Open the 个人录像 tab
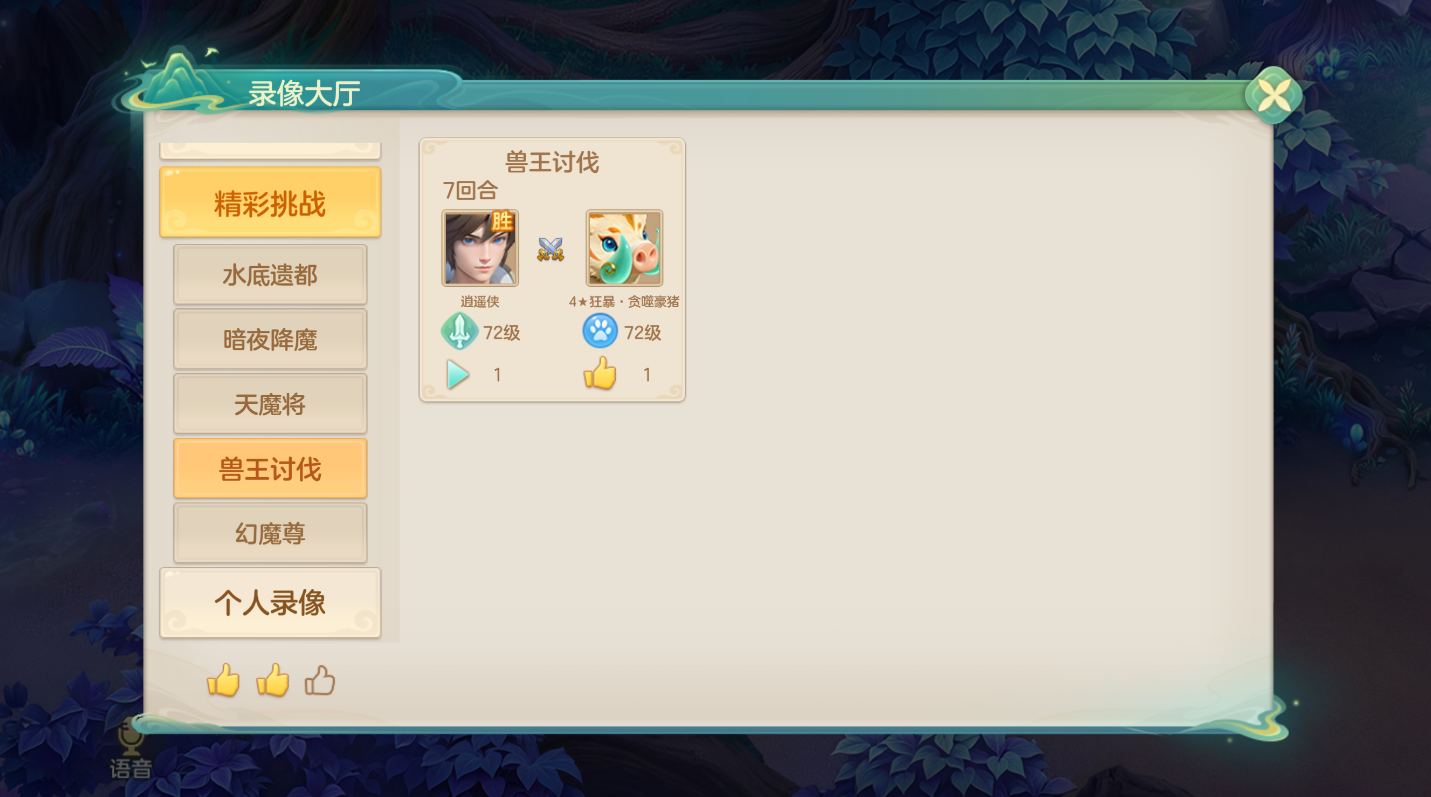1431x797 pixels. (270, 602)
